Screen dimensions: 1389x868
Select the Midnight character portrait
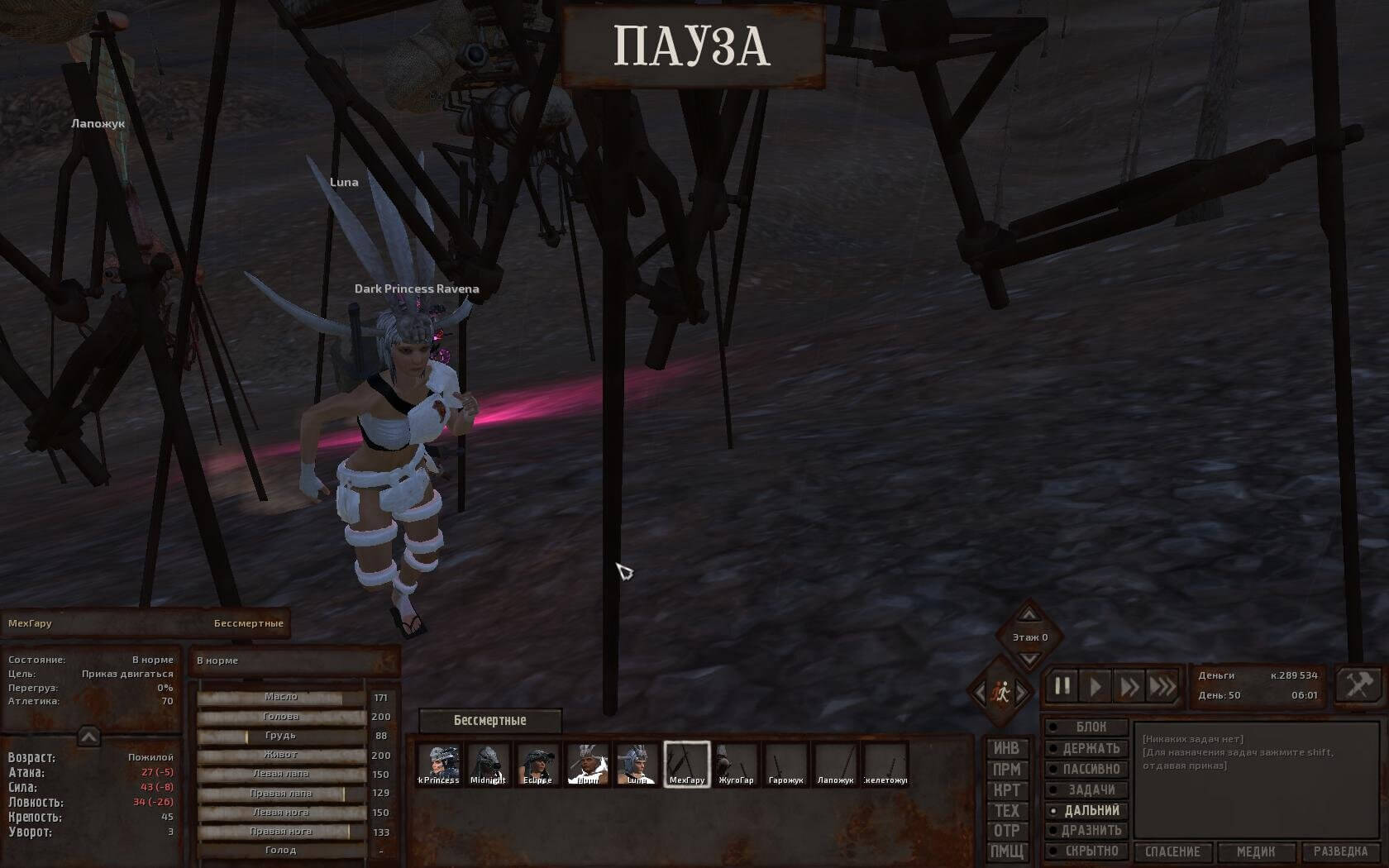pos(488,763)
